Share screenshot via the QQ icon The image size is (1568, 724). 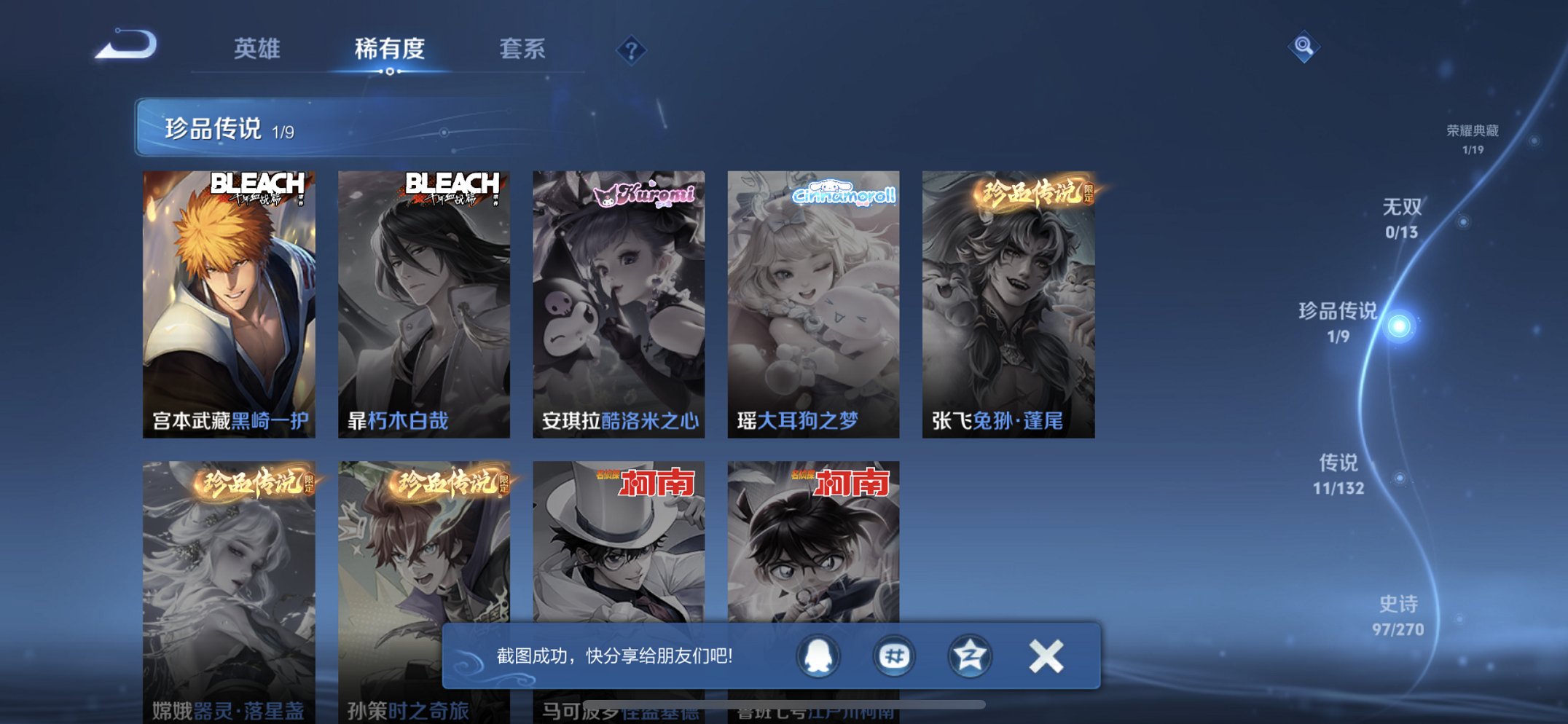pyautogui.click(x=819, y=655)
